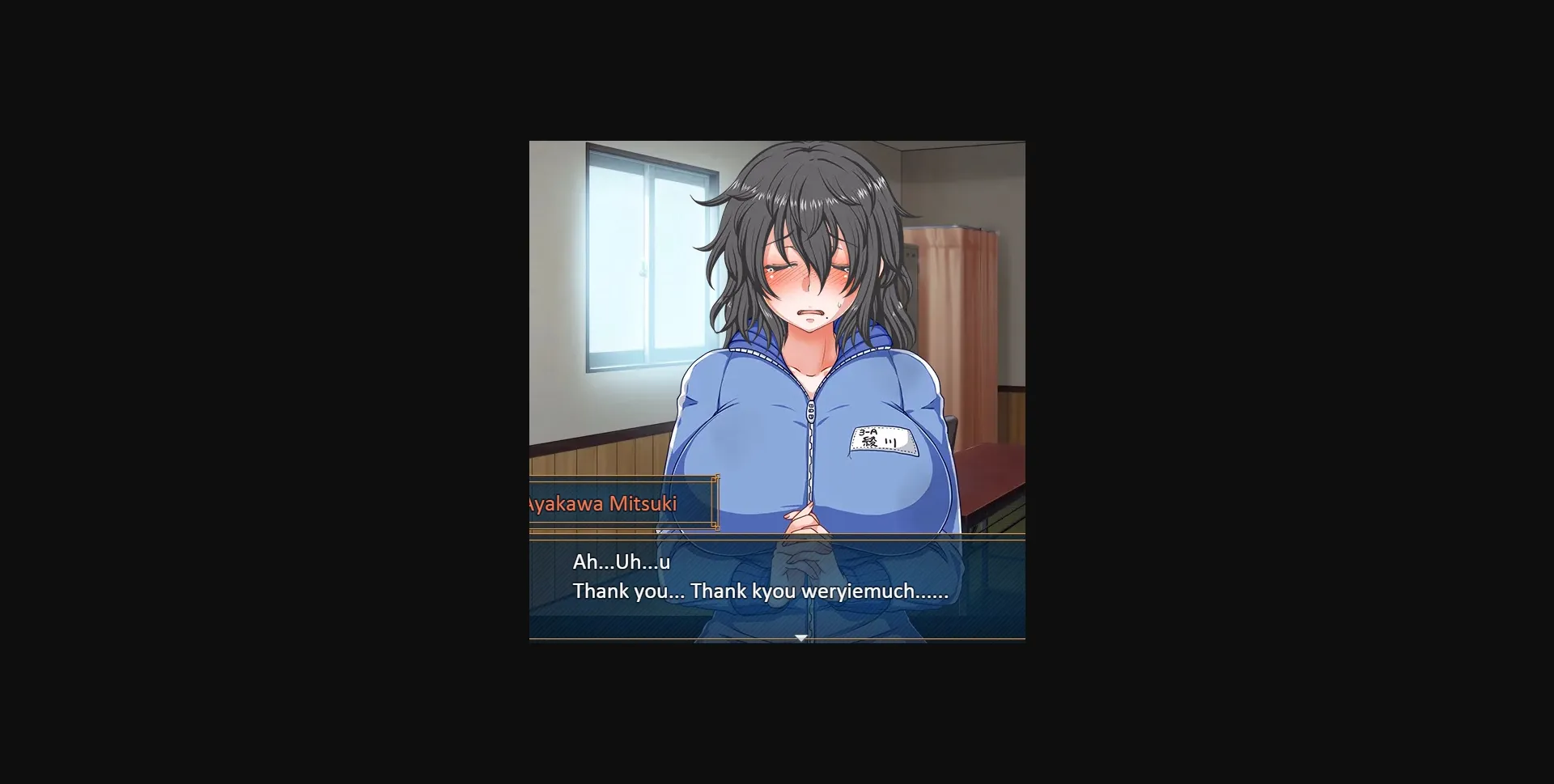Screen dimensions: 1554x784
Task: Click the Ayakawa Mitsuki name plate
Action: pyautogui.click(x=603, y=503)
